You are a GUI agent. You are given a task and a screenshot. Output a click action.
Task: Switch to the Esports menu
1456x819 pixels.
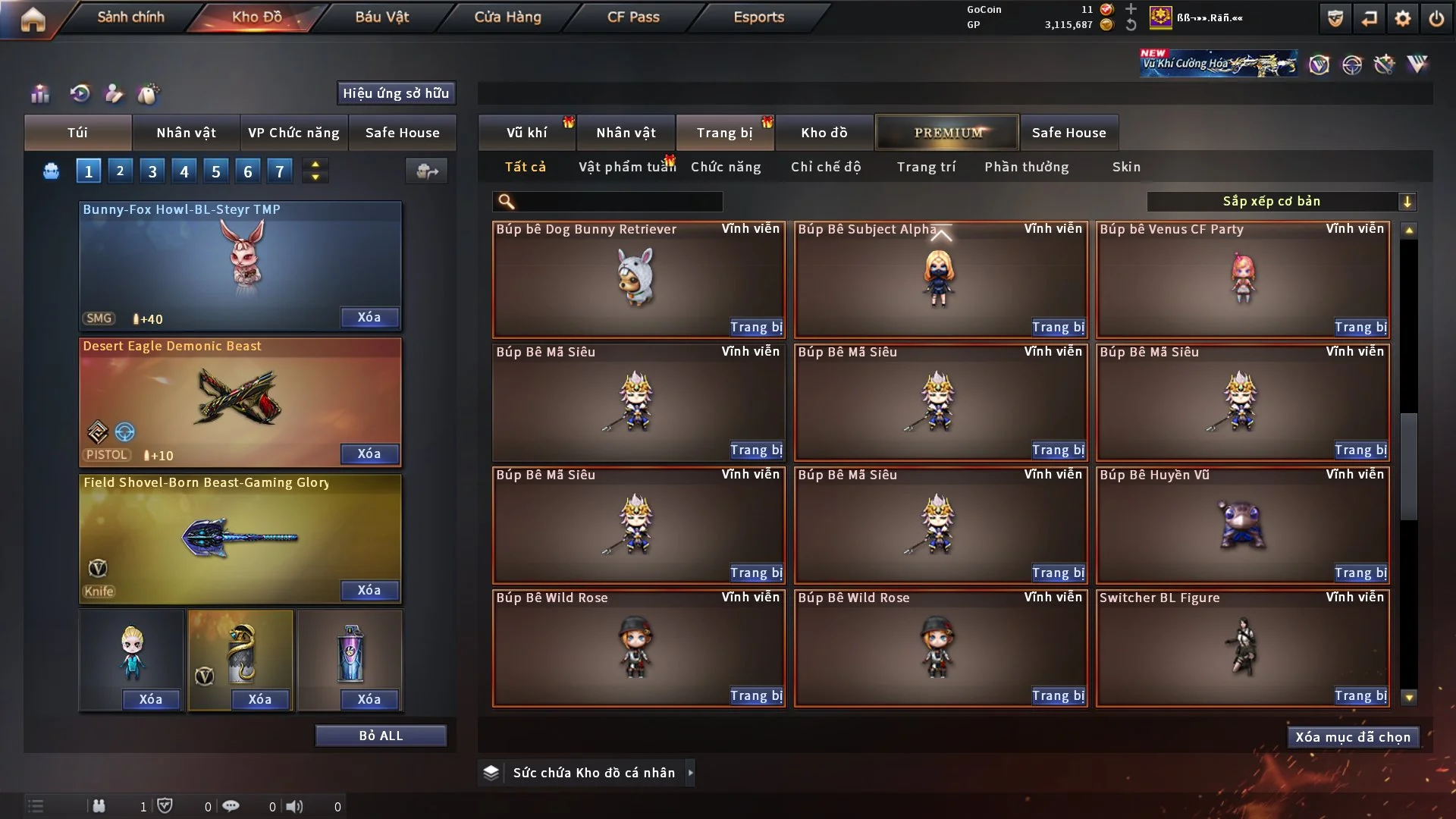tap(758, 17)
